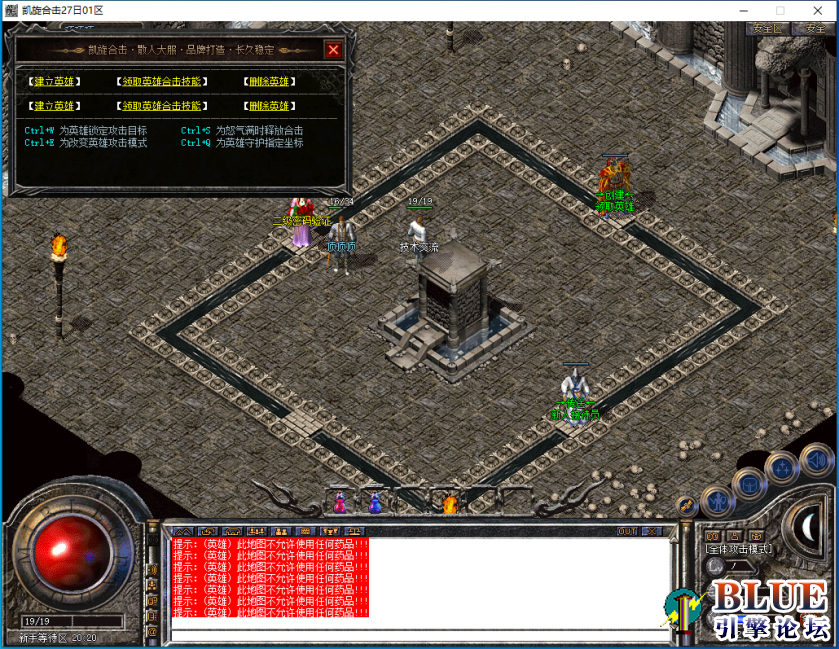The height and width of the screenshot is (649, 839).
Task: Close the game window from the title bar
Action: 817,10
